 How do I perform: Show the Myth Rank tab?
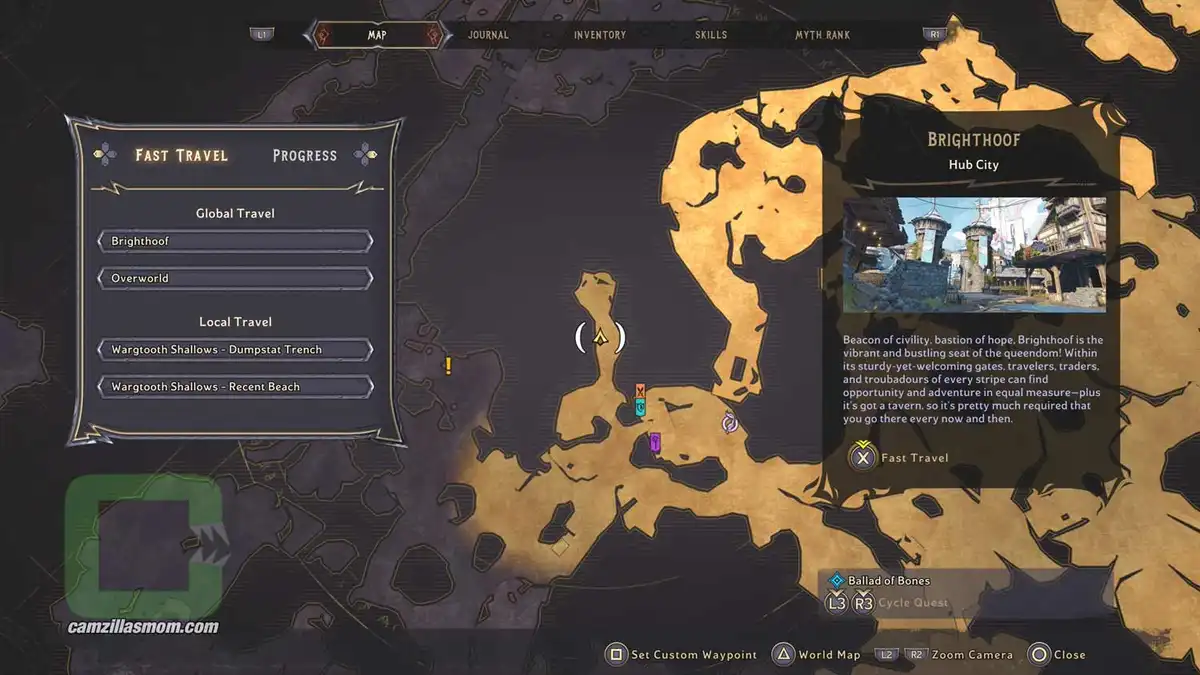(822, 35)
